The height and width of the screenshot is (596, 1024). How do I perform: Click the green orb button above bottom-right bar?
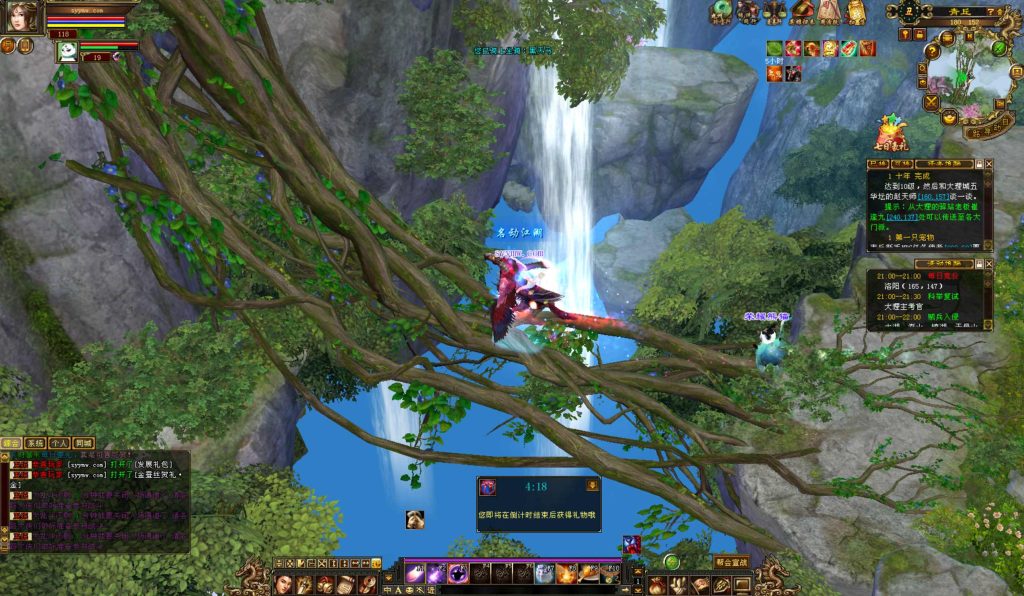pyautogui.click(x=672, y=562)
